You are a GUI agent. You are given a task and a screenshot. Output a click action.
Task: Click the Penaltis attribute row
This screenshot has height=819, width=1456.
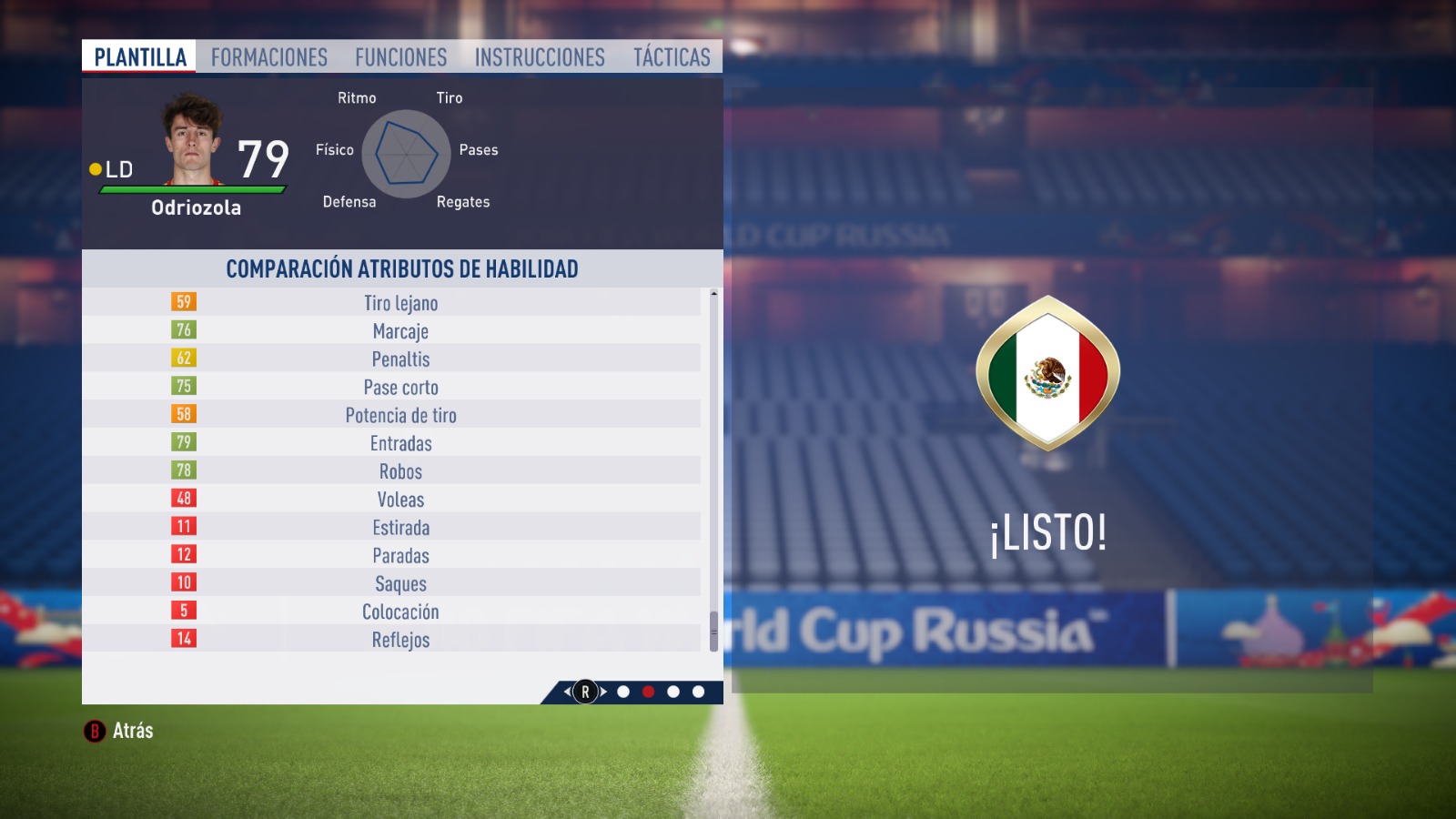(x=400, y=359)
